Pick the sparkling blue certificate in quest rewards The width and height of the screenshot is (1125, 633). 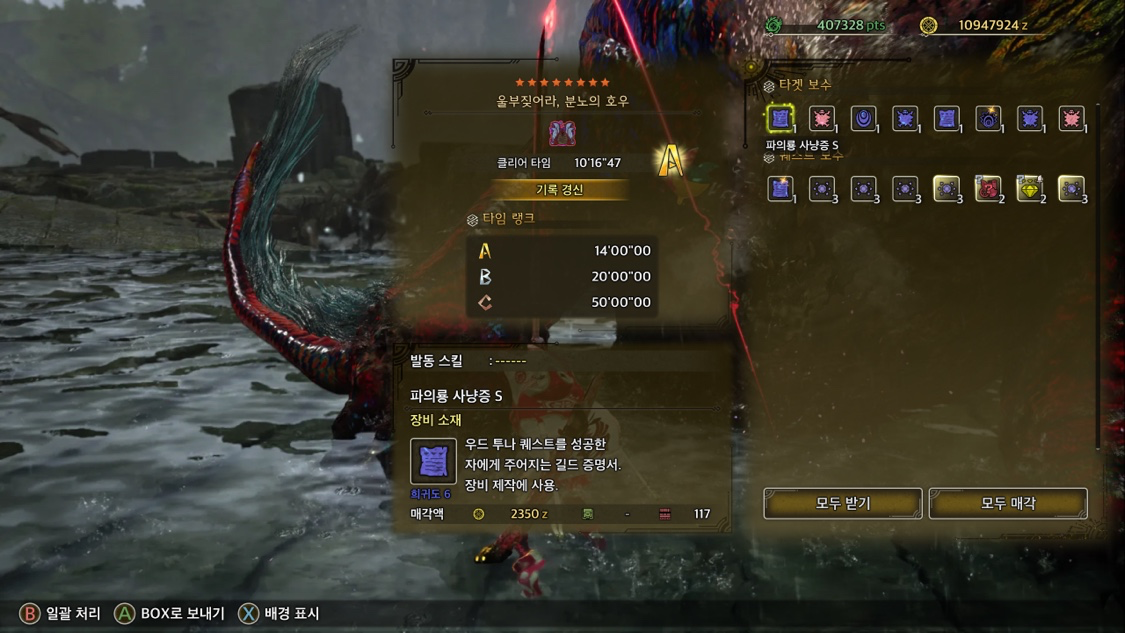pyautogui.click(x=780, y=188)
